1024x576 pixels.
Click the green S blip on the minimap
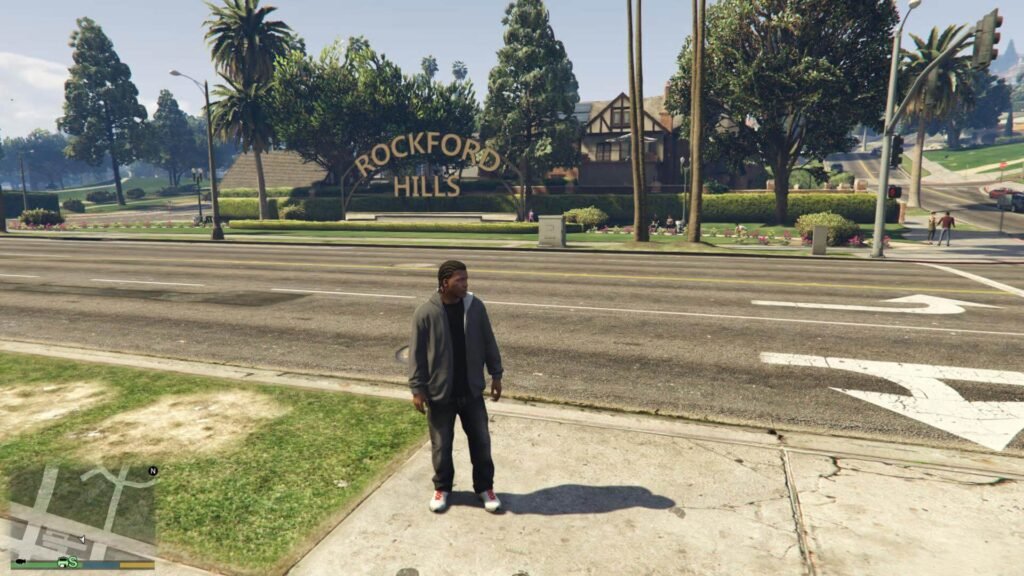[x=73, y=562]
